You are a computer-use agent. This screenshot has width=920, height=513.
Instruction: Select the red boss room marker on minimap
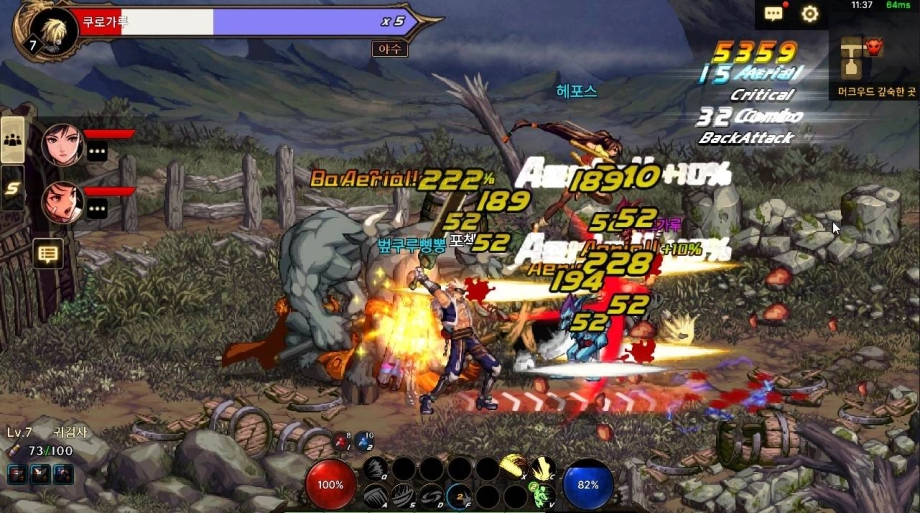click(x=874, y=46)
